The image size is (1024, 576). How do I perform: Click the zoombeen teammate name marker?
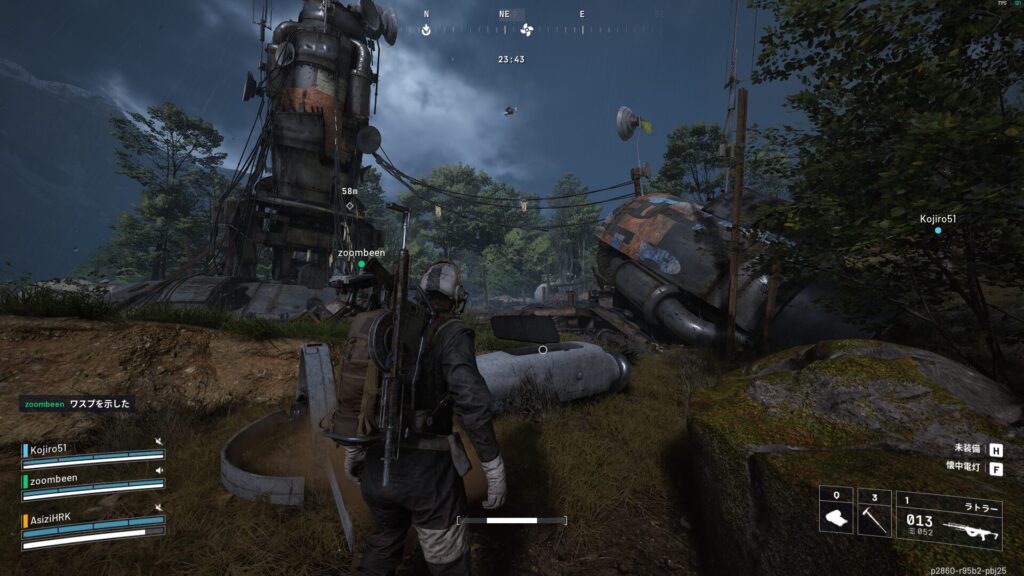(361, 254)
